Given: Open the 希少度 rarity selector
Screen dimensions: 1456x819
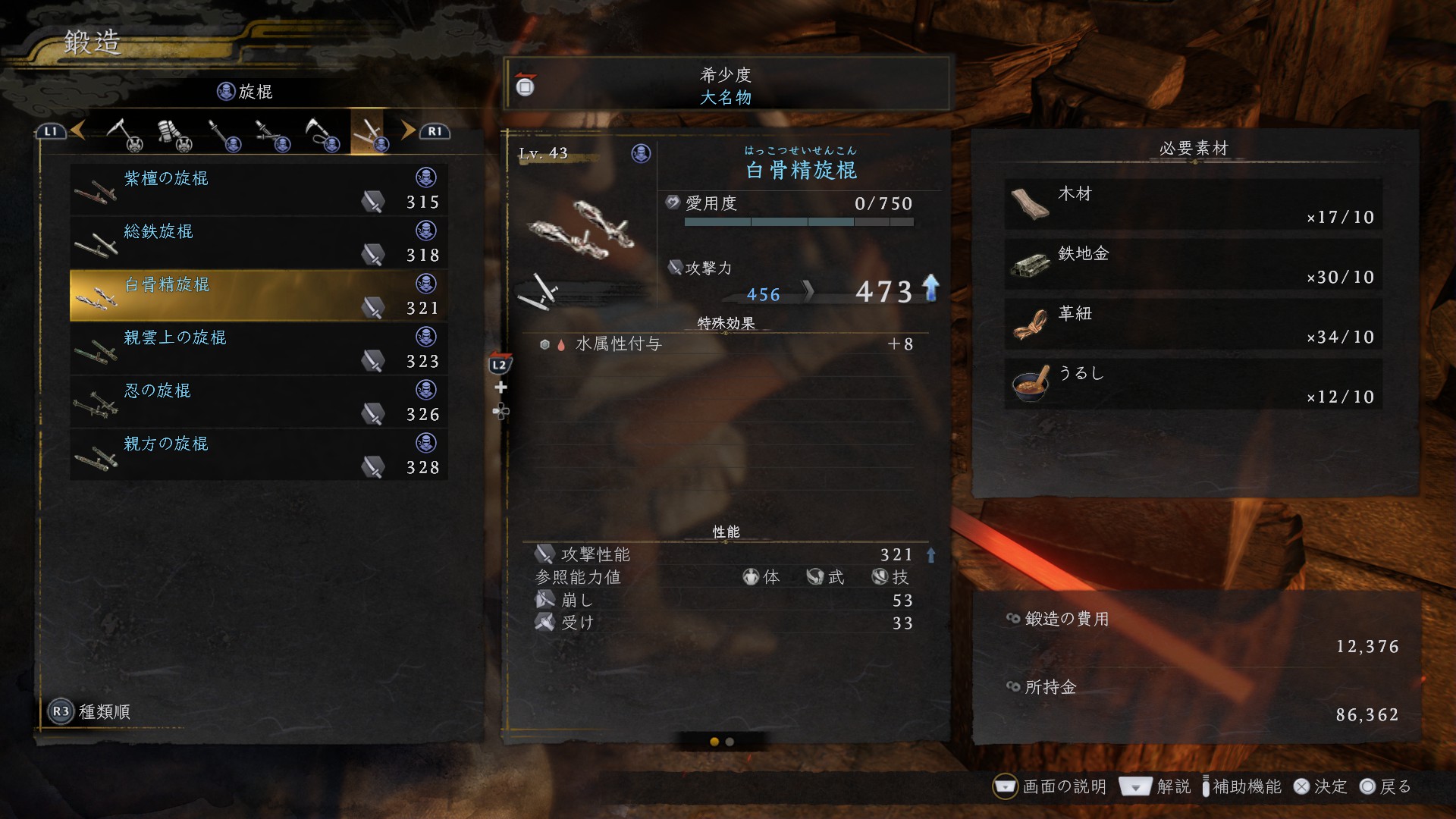Looking at the screenshot, I should (x=726, y=85).
